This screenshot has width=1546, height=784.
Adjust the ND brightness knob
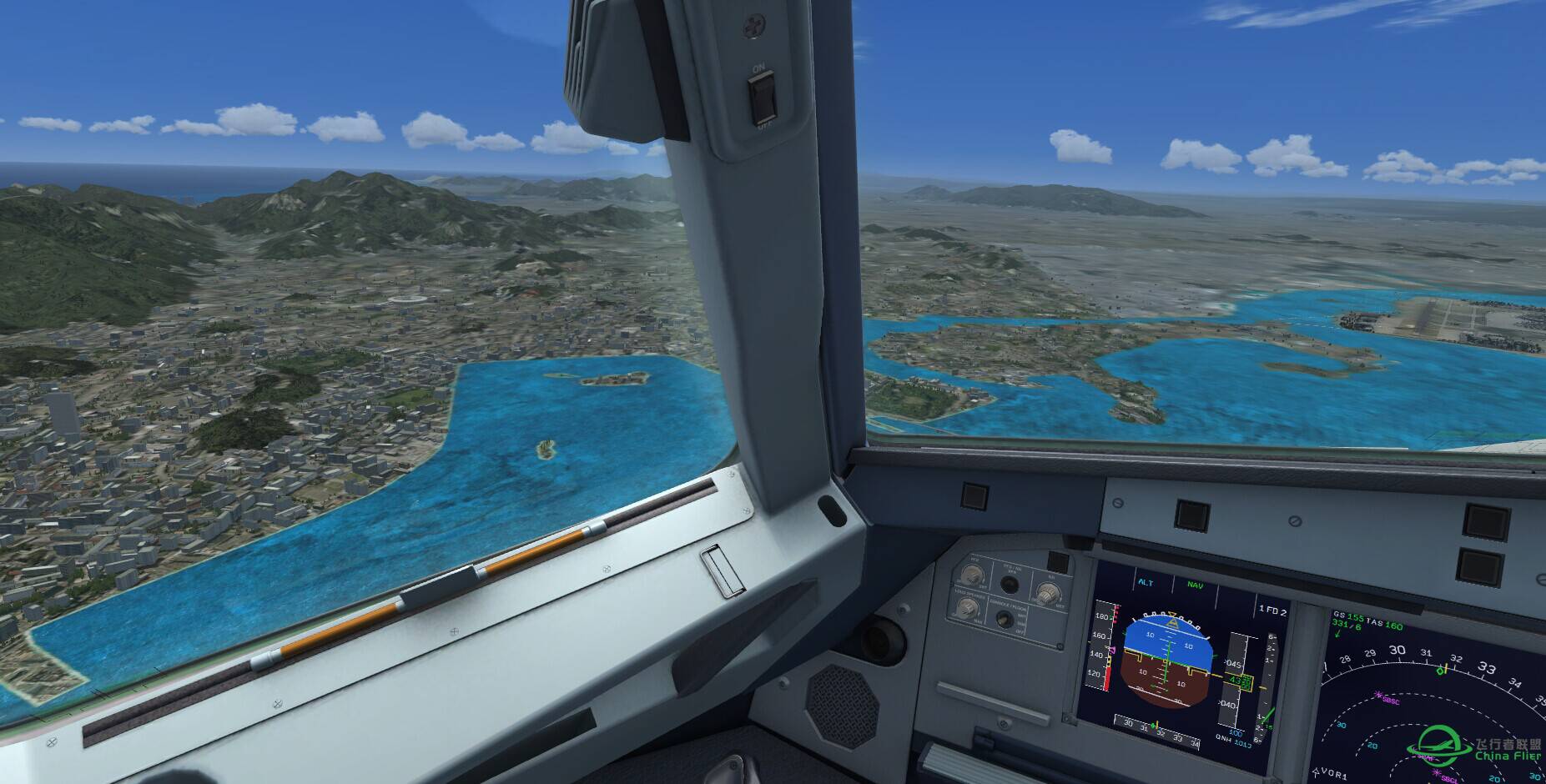tap(1045, 593)
